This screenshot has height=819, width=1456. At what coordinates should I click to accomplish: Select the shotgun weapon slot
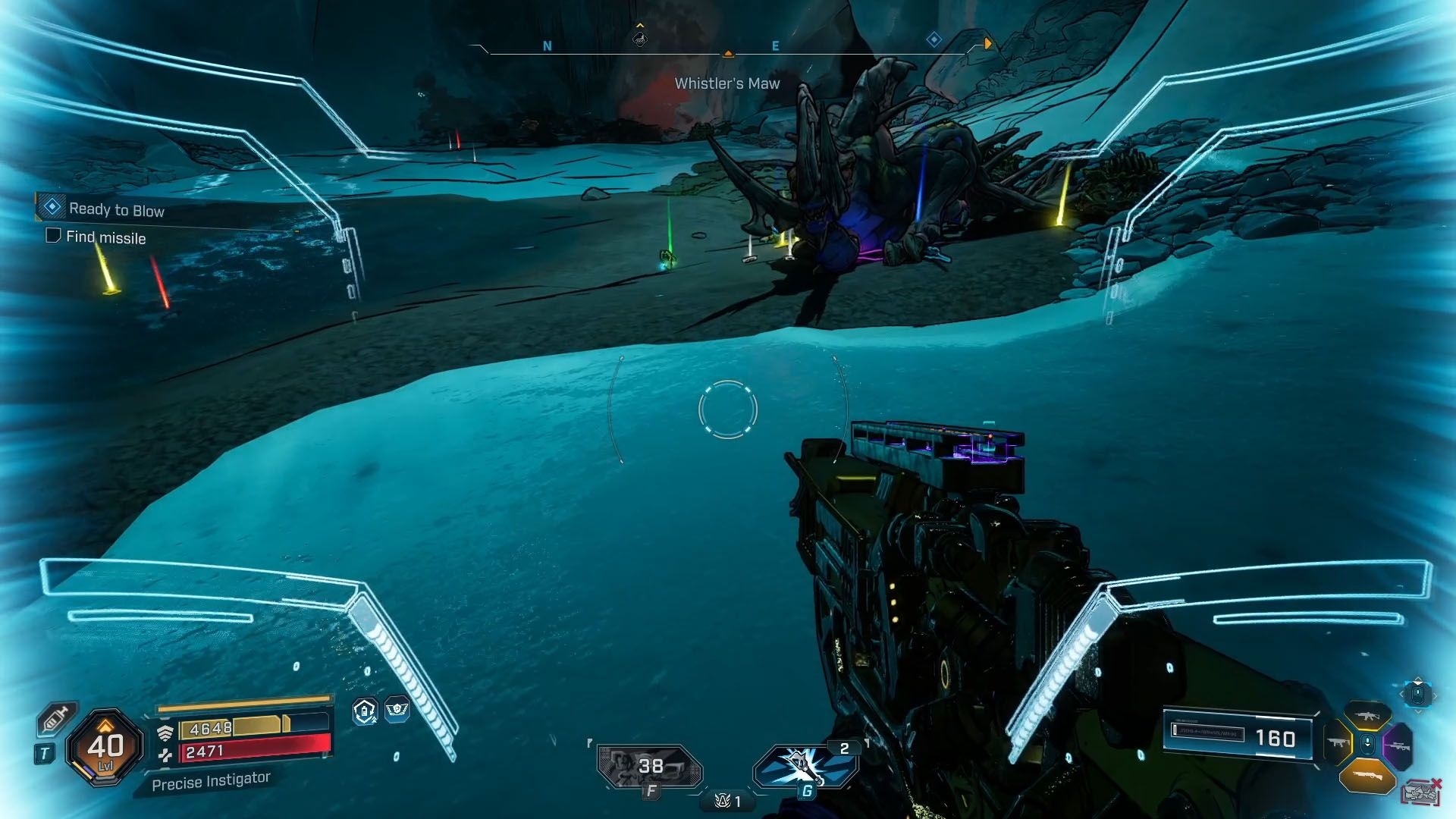pos(1367,776)
